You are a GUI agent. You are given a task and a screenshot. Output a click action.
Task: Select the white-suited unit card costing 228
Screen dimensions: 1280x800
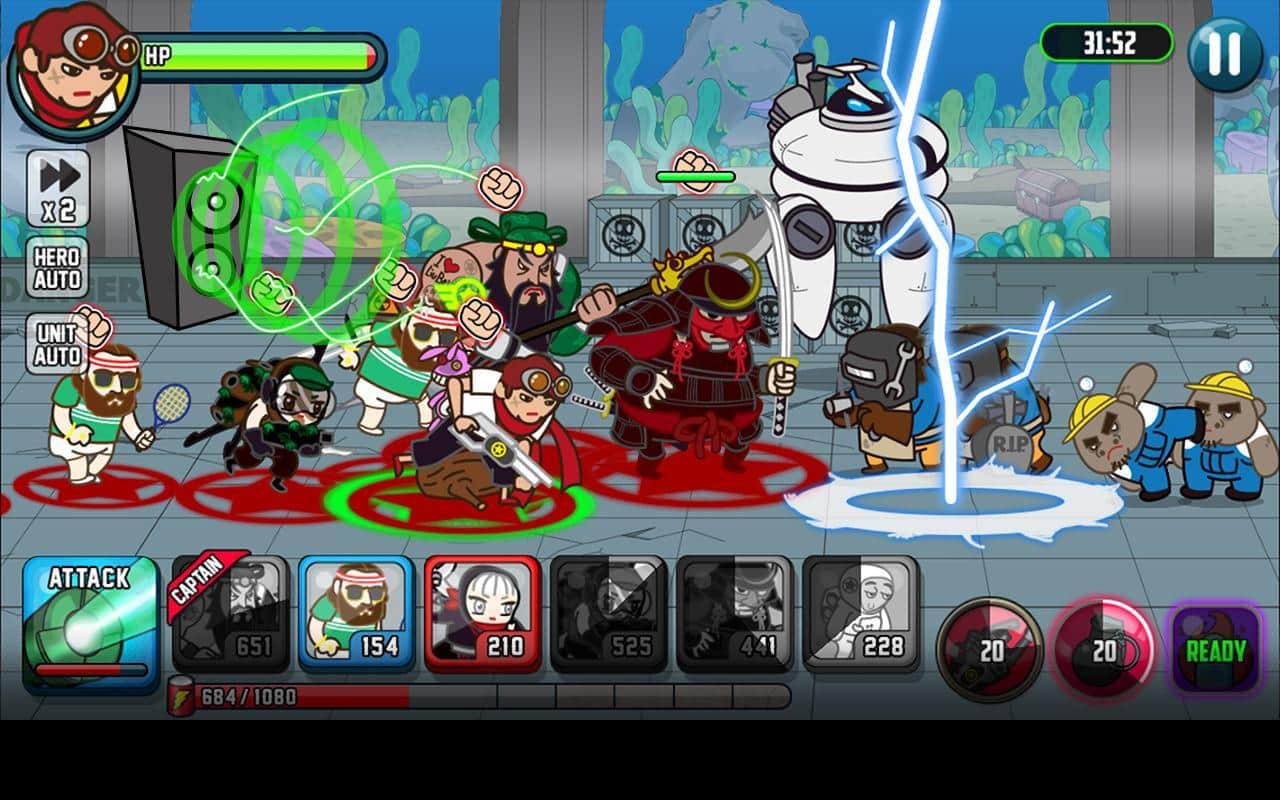(860, 614)
